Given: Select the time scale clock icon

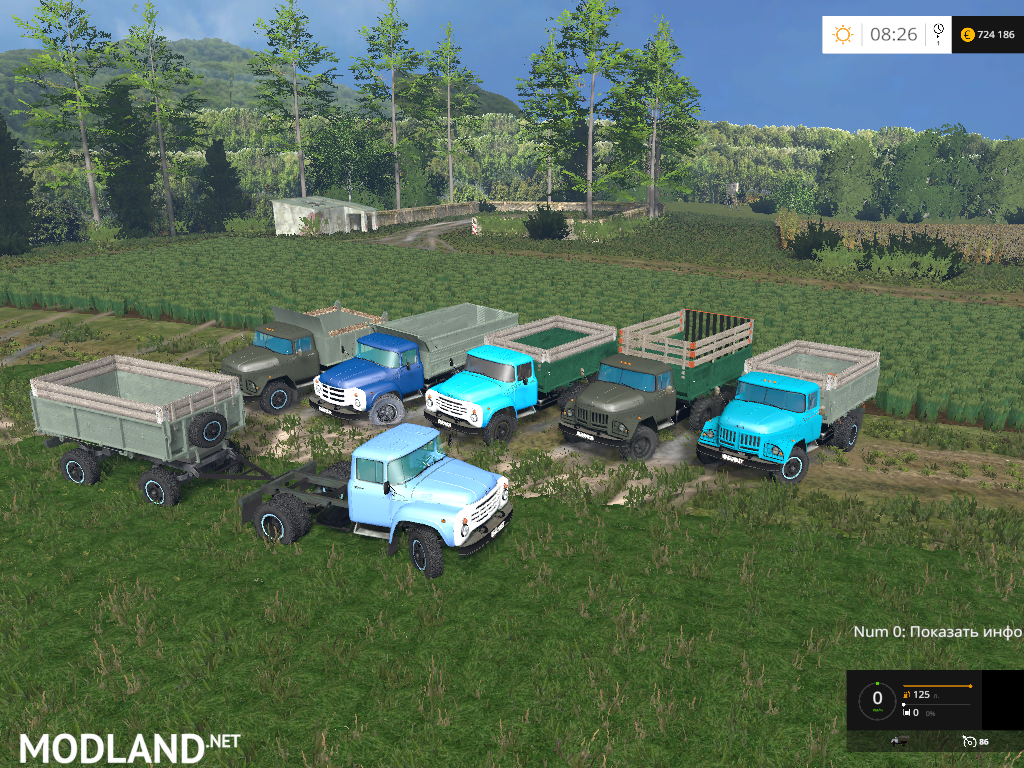Looking at the screenshot, I should tap(938, 34).
